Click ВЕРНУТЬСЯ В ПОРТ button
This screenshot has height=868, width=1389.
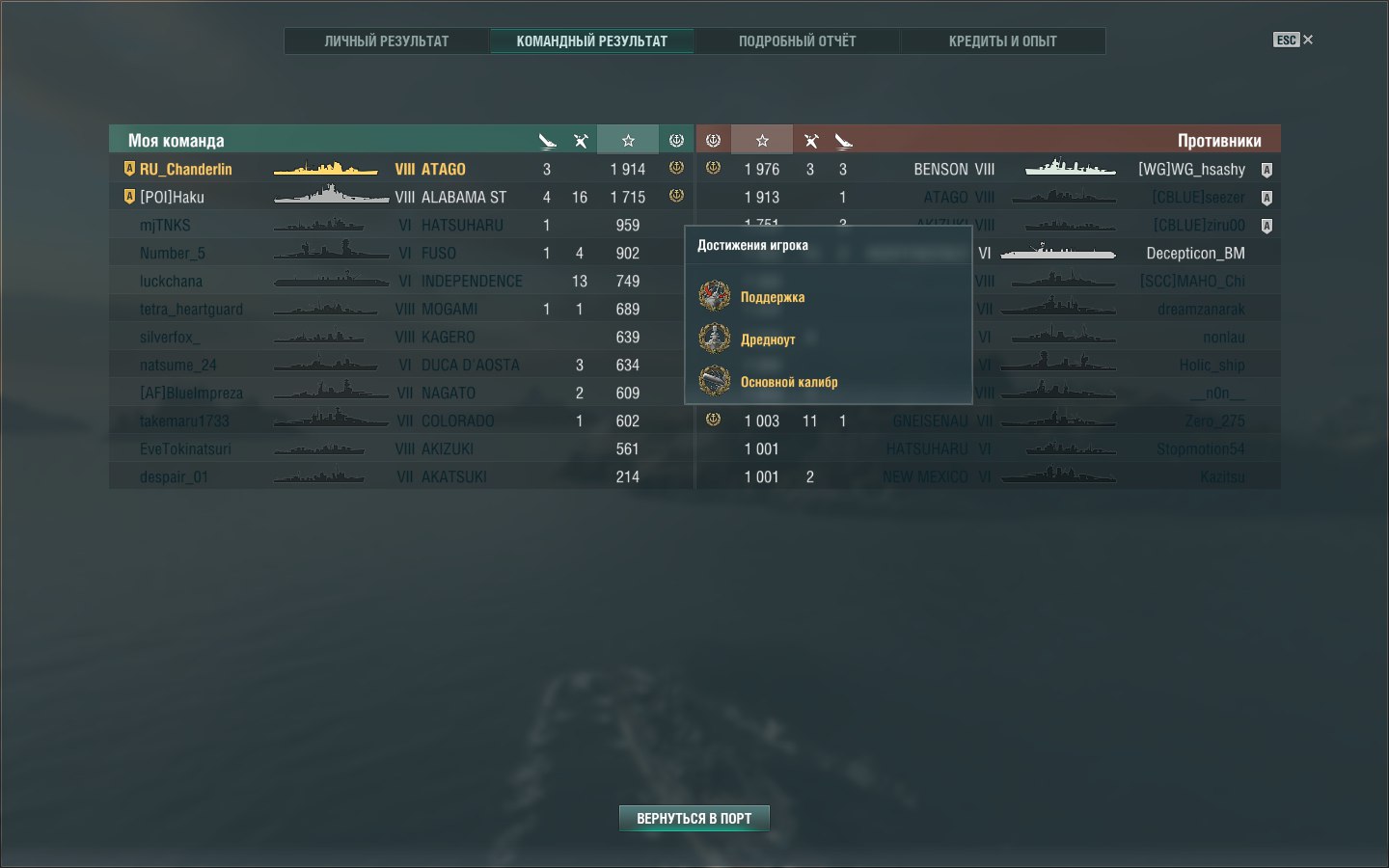694,818
